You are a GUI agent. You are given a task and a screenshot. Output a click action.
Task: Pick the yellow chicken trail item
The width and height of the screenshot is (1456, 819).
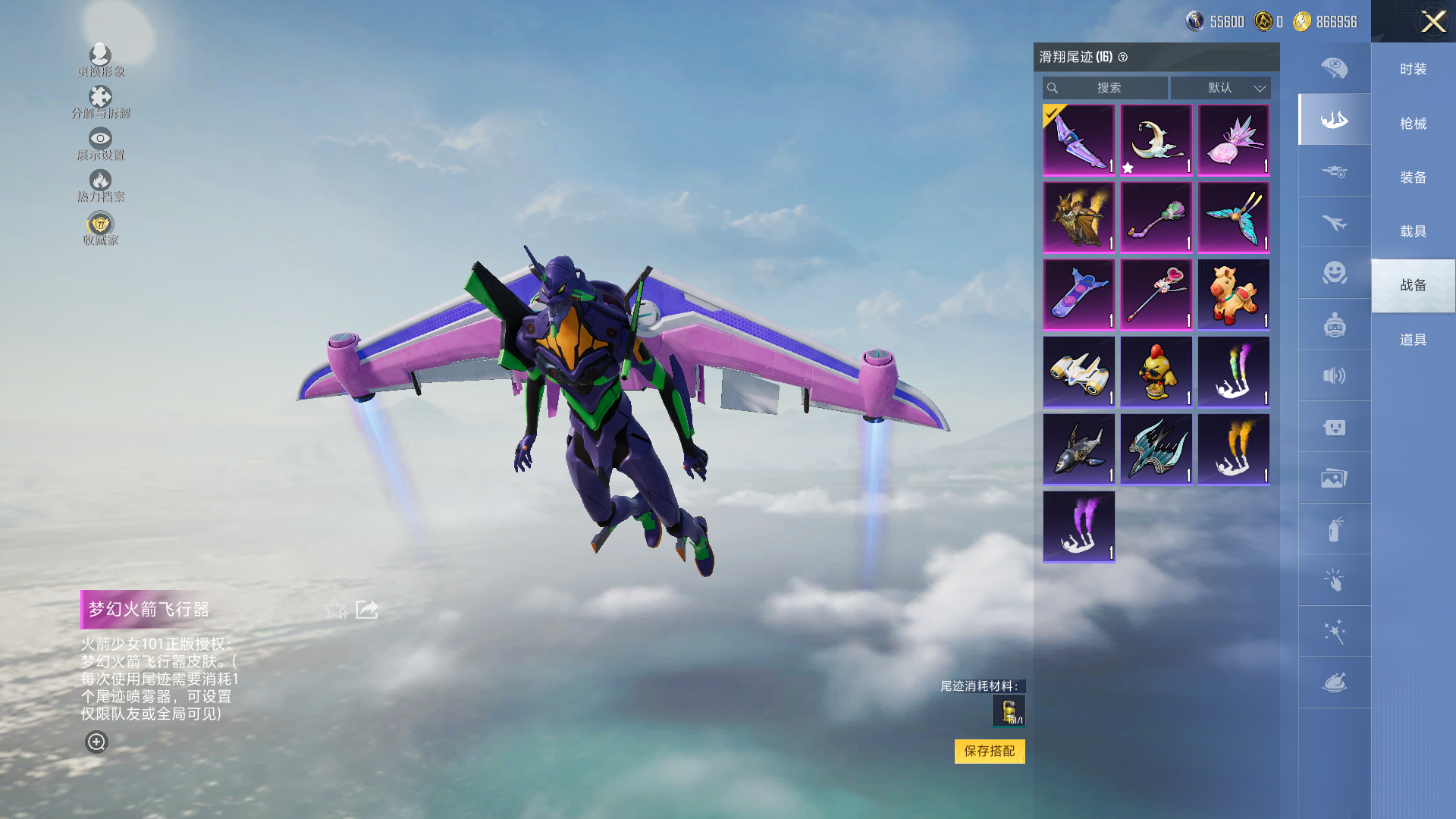1156,372
